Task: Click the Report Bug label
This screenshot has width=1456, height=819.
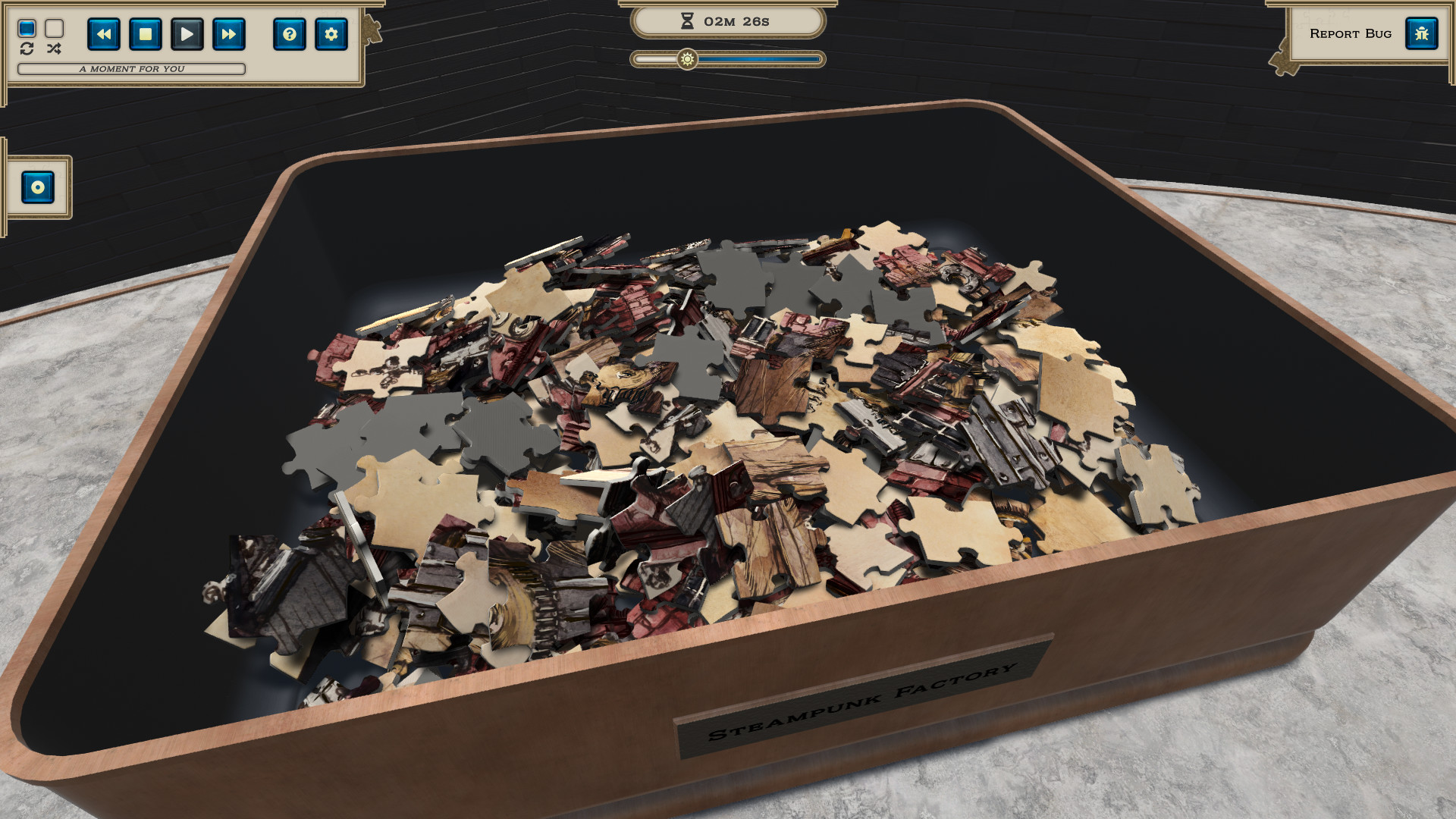Action: (x=1351, y=33)
